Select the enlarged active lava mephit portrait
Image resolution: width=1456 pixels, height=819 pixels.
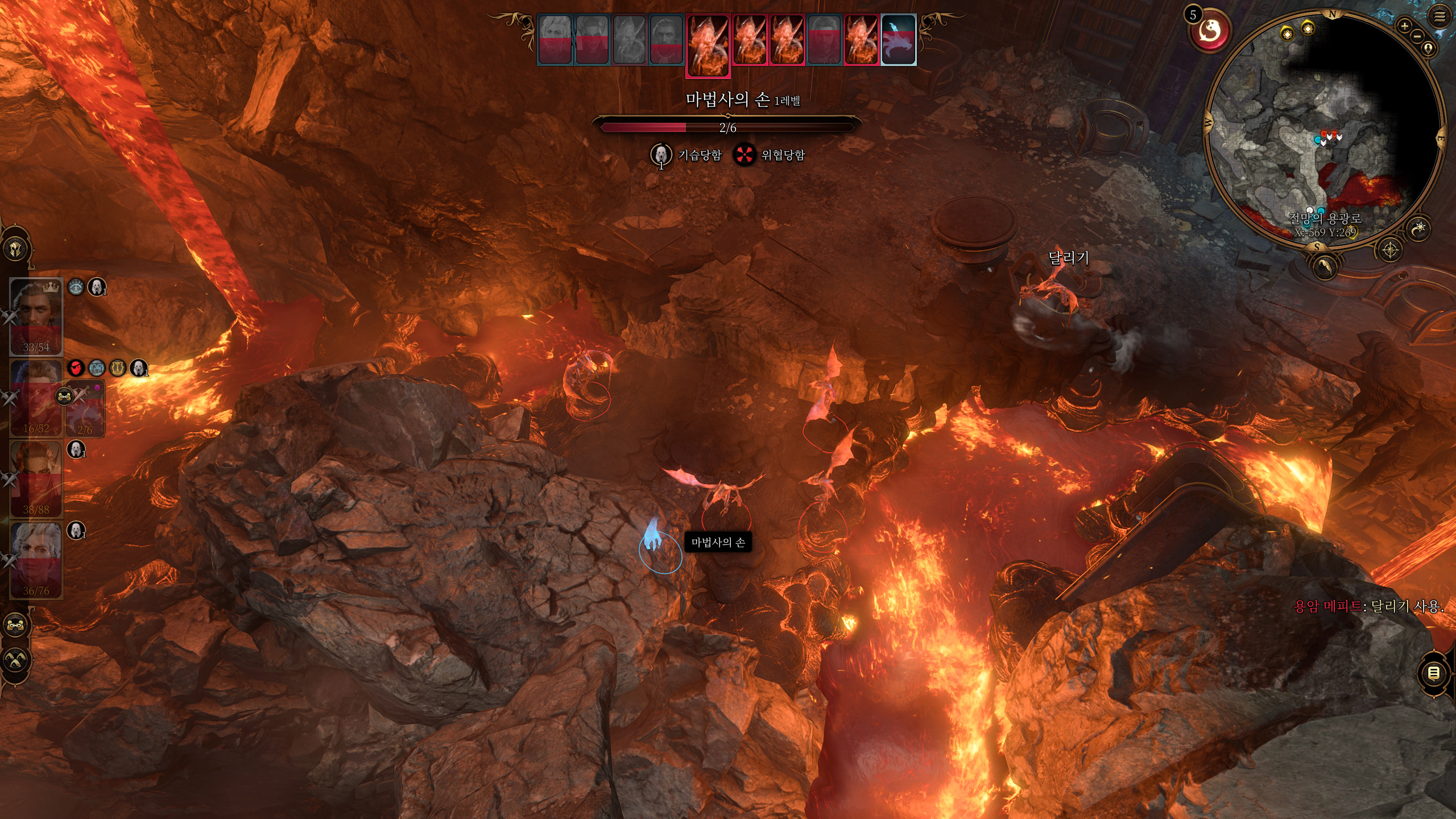(708, 44)
